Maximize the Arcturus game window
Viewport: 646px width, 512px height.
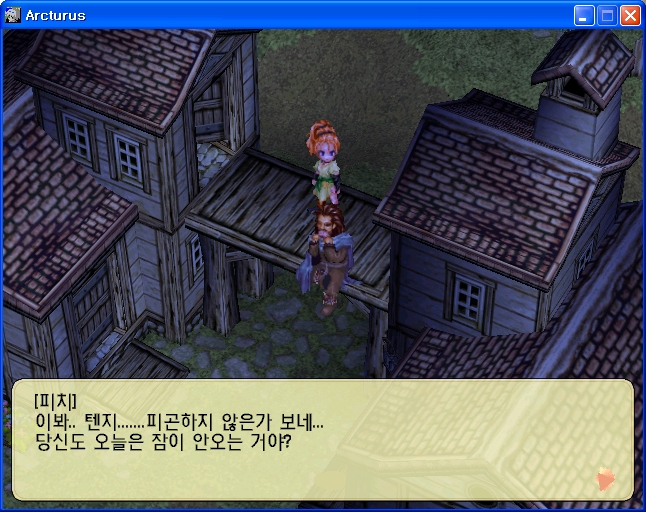607,15
